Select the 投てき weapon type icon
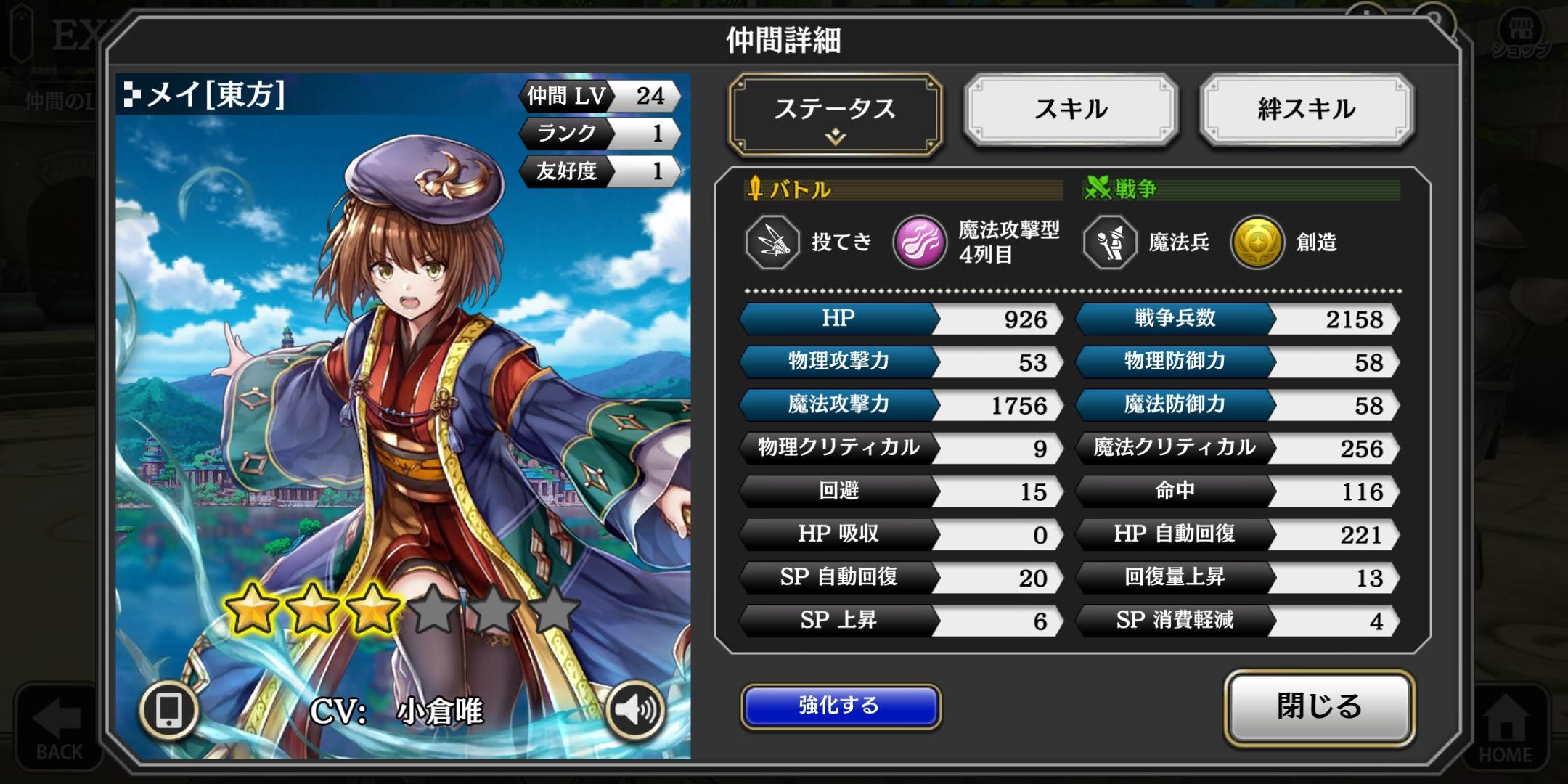 tap(772, 242)
